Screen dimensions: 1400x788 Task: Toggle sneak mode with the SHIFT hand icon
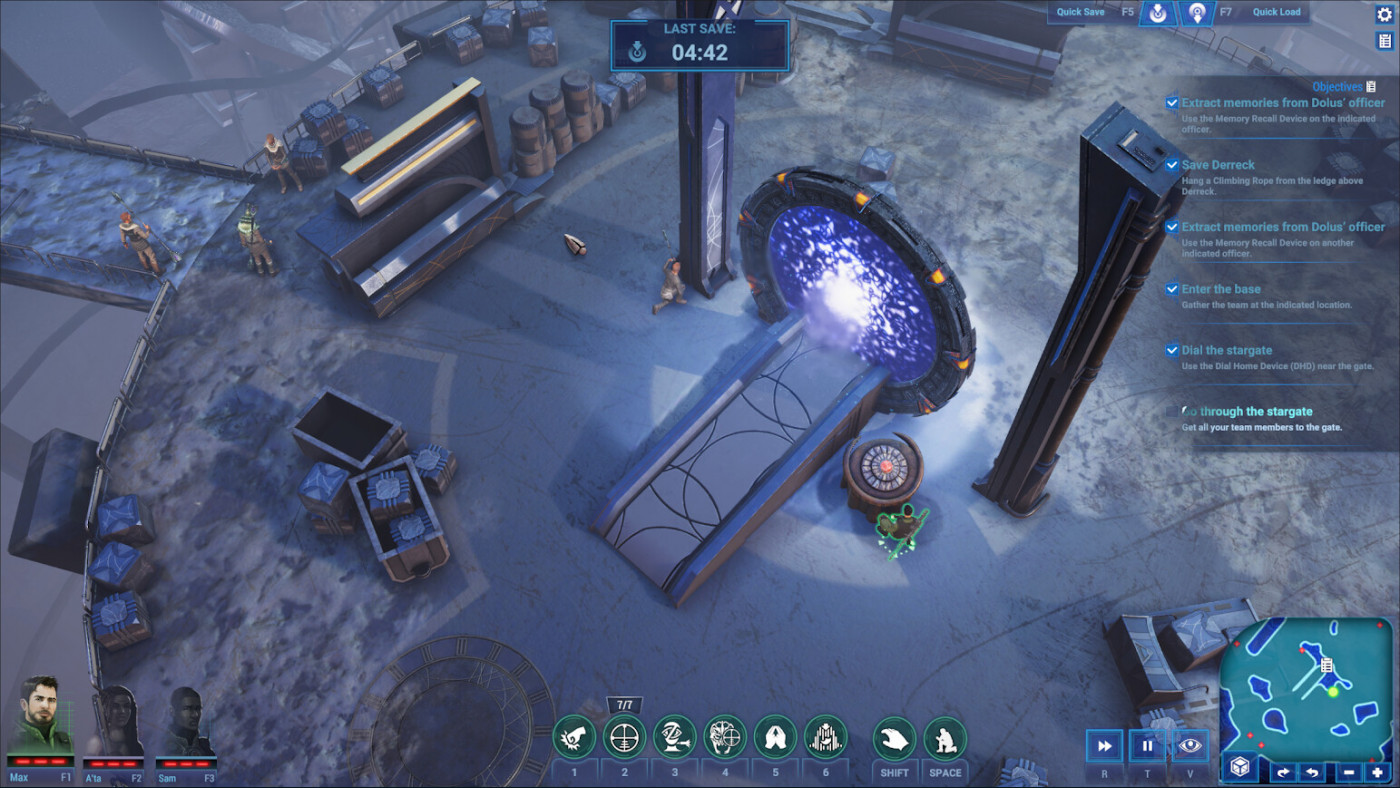(894, 737)
